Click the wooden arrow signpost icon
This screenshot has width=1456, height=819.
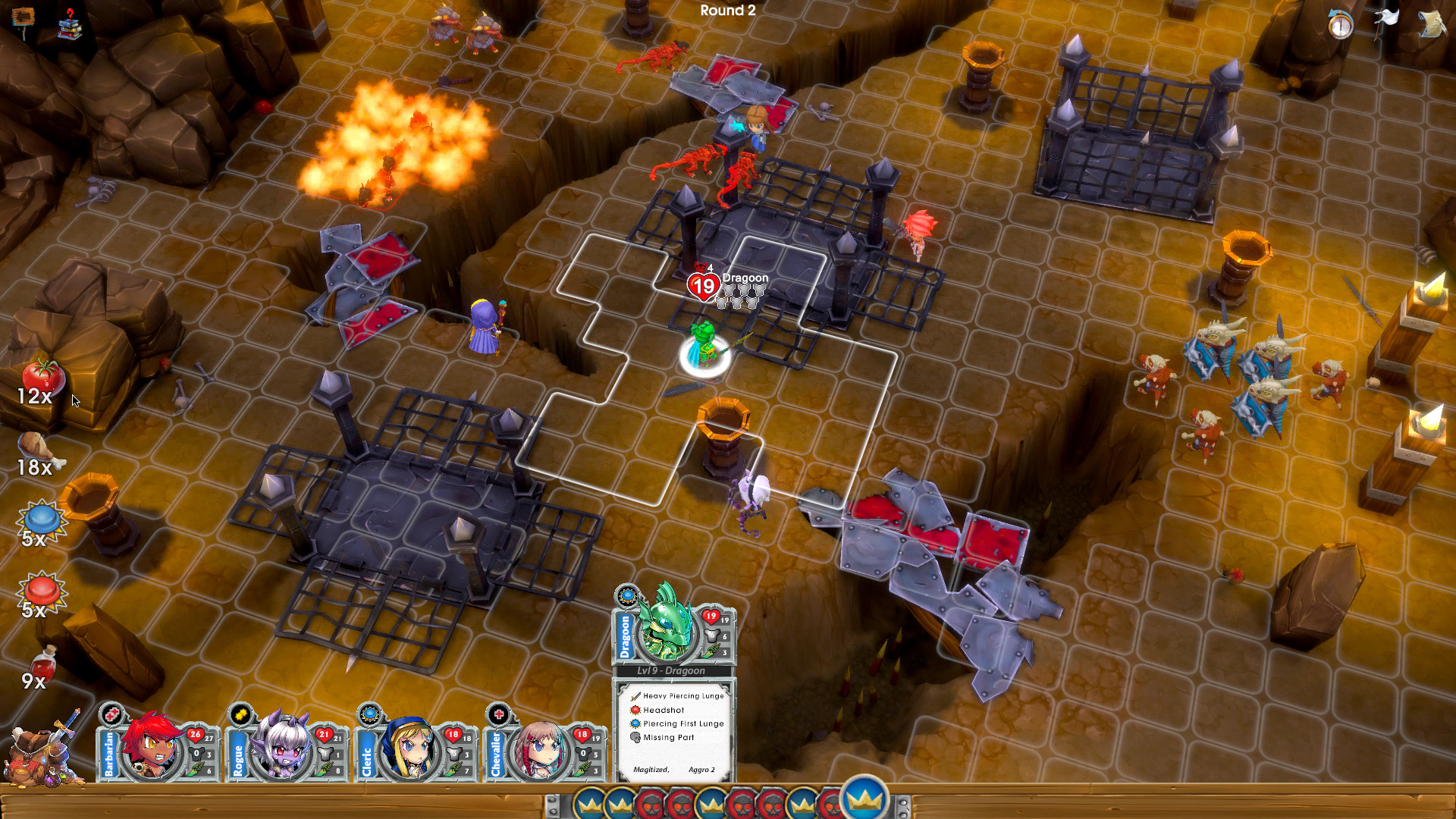tap(23, 17)
